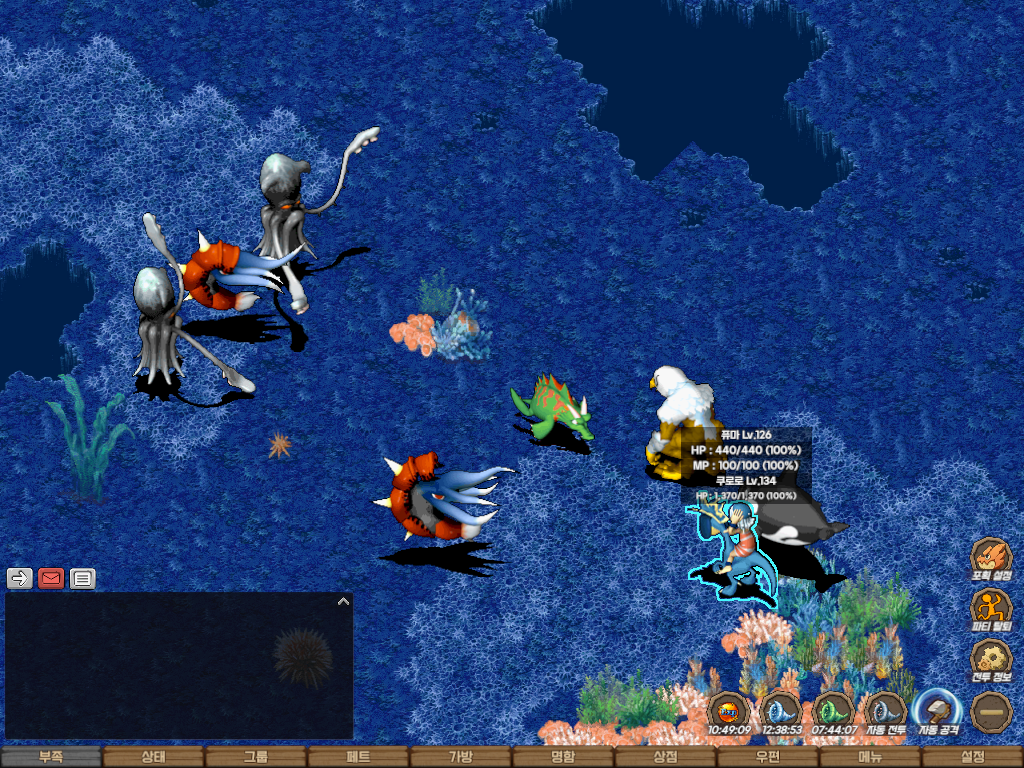
Task: Toggle 자동 공격 auto attack
Action: pos(938,711)
